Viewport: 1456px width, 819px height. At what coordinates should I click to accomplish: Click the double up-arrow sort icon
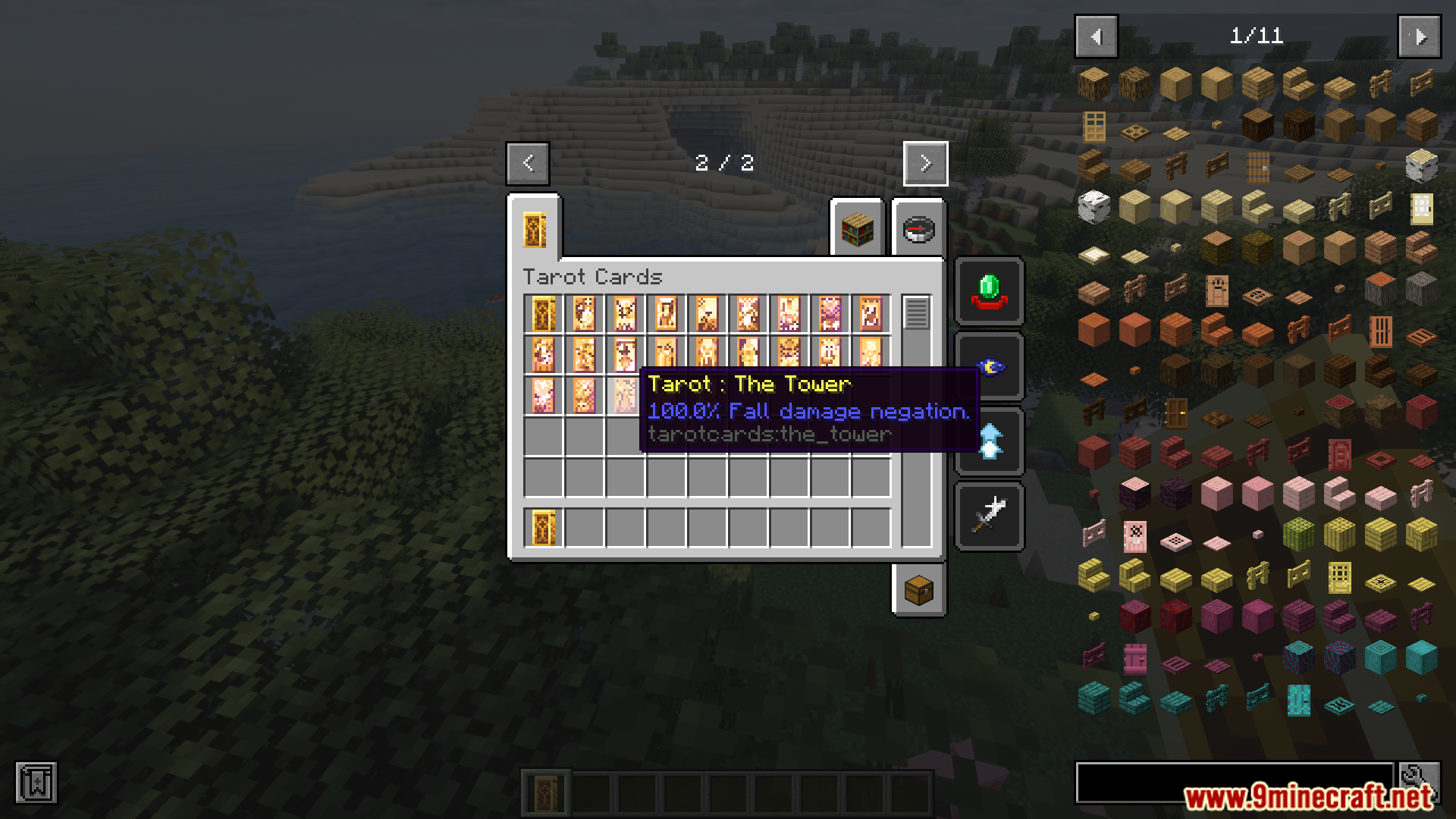click(x=988, y=441)
